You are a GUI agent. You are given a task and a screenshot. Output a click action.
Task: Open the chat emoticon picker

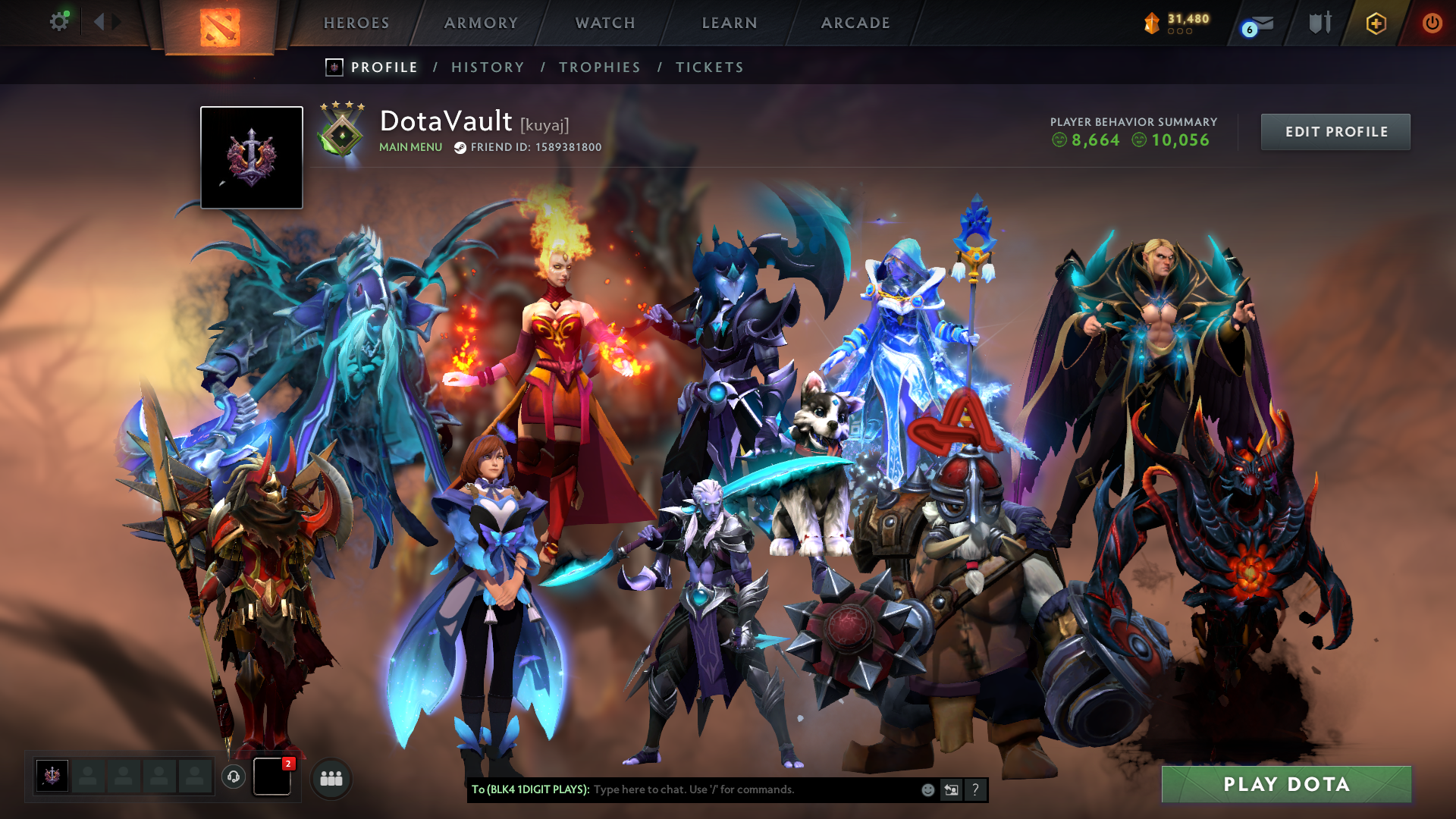927,790
